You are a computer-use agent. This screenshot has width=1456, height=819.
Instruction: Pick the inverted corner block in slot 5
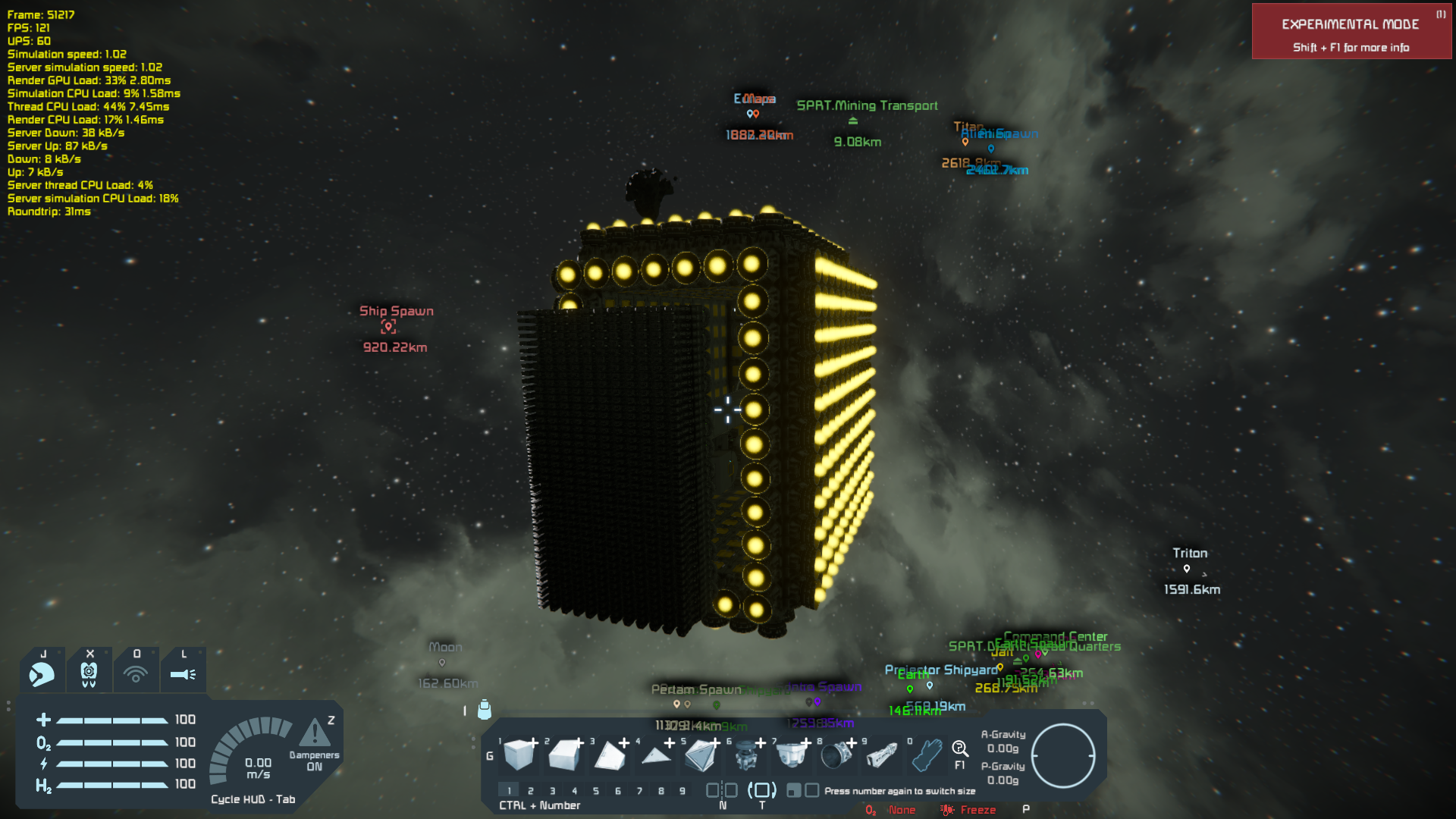click(701, 755)
